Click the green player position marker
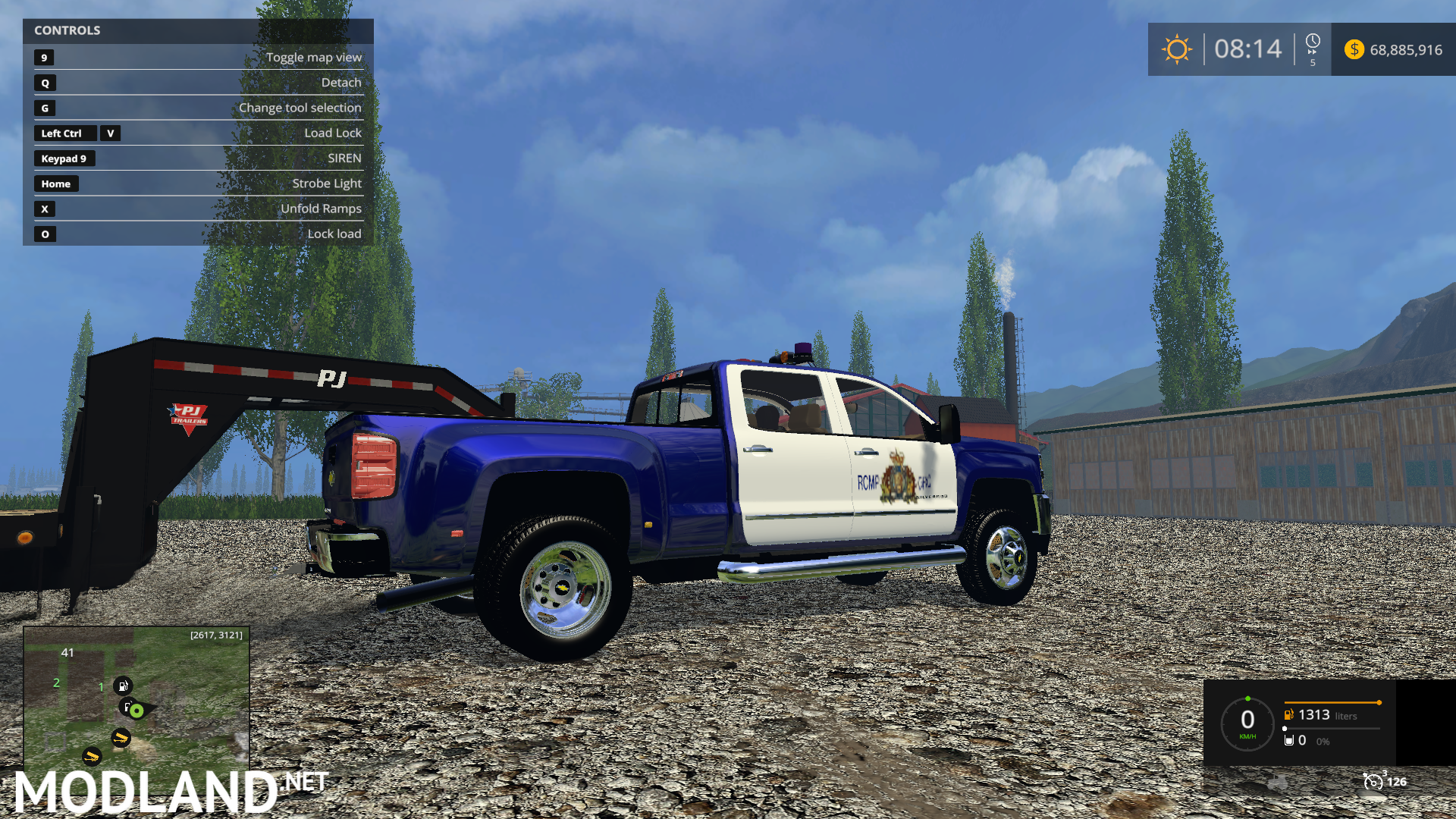The width and height of the screenshot is (1456, 819). [135, 711]
